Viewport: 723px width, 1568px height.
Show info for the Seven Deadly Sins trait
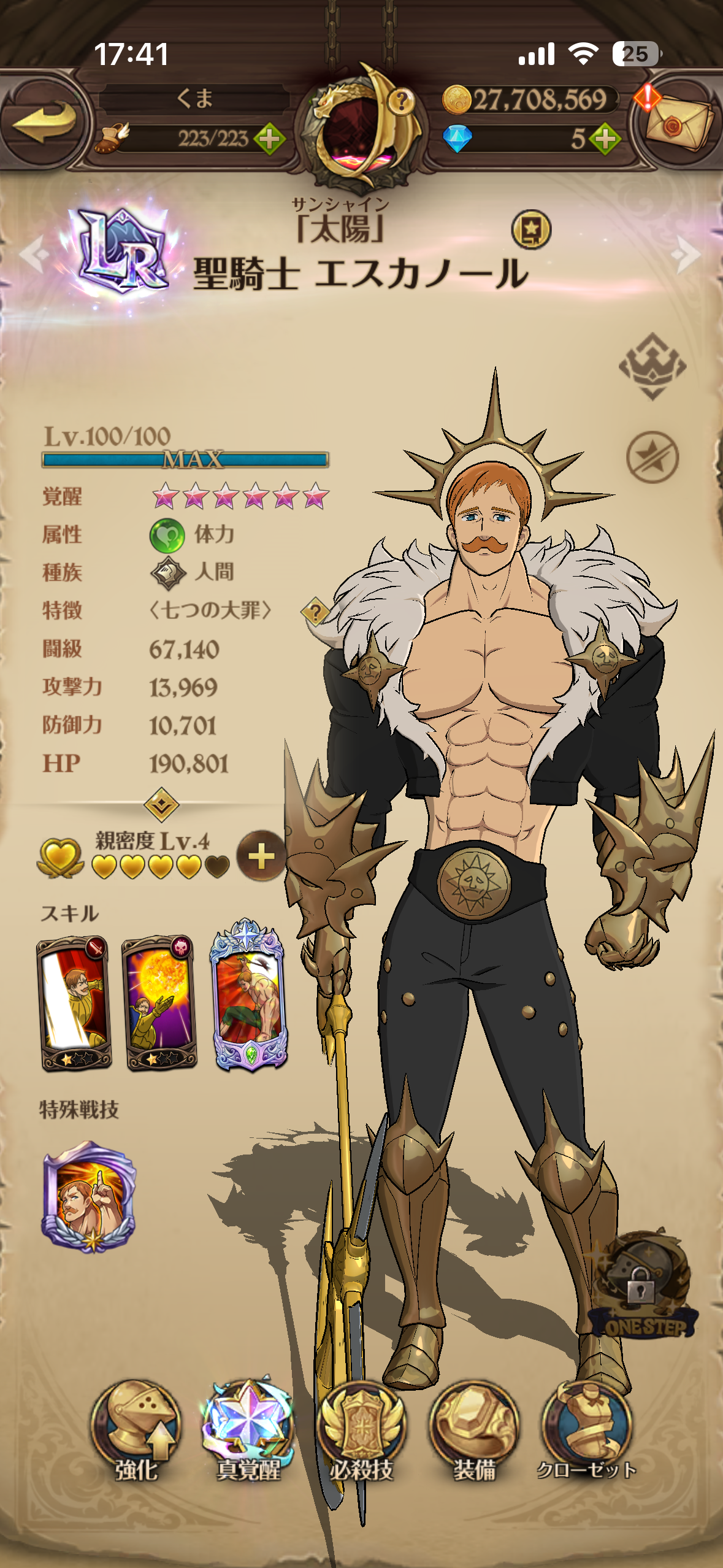pyautogui.click(x=315, y=612)
